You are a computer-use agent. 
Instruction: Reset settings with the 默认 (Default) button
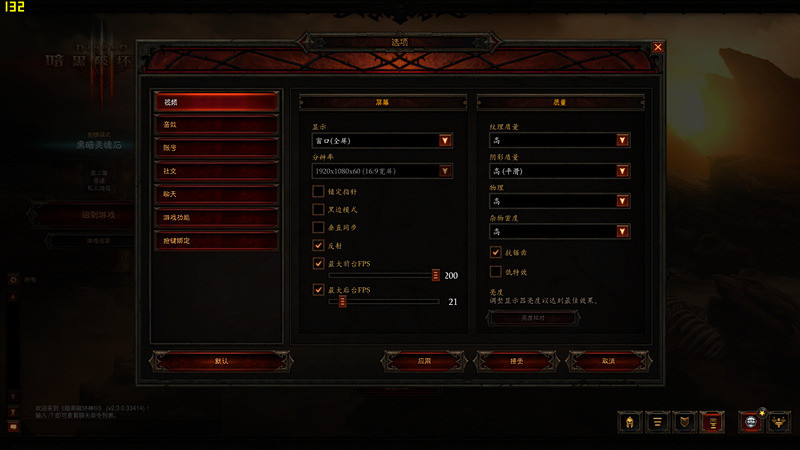pyautogui.click(x=220, y=361)
